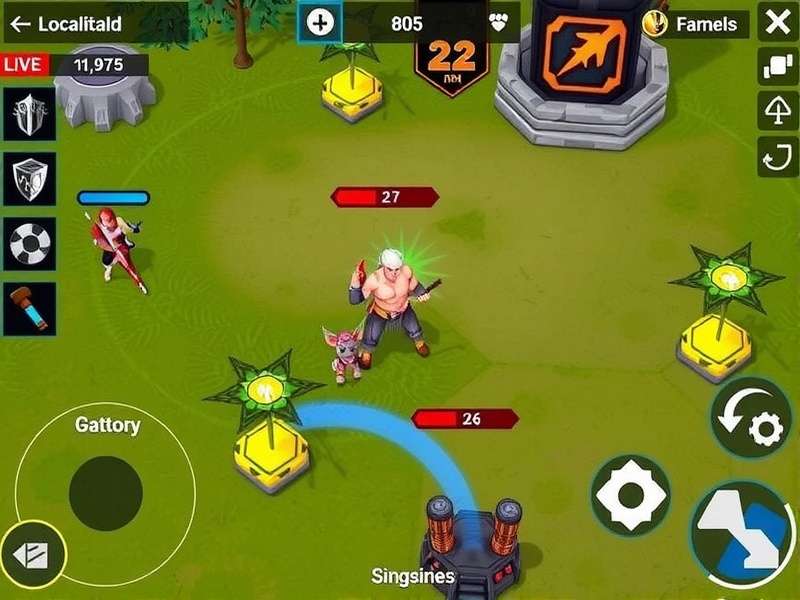The width and height of the screenshot is (800, 600).
Task: Tap the Gattory virtual joystick knob
Action: pos(105,494)
